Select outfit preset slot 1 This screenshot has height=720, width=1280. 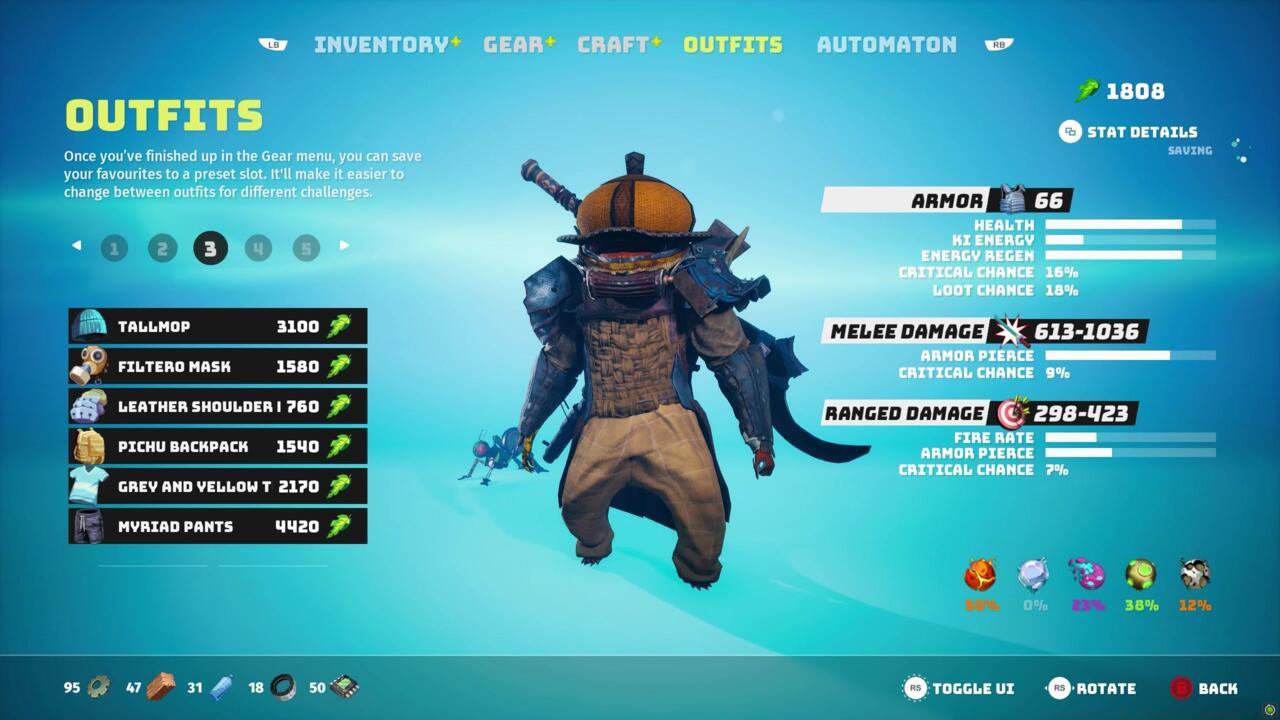tap(114, 247)
